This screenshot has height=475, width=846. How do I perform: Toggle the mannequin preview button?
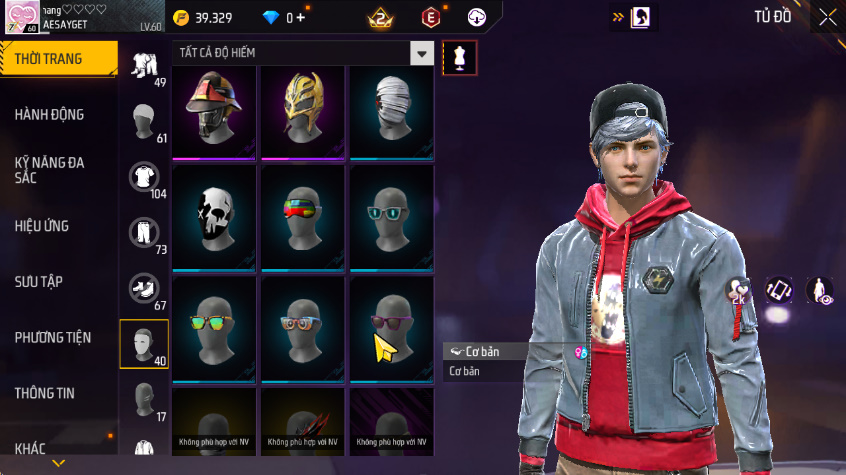pos(459,57)
